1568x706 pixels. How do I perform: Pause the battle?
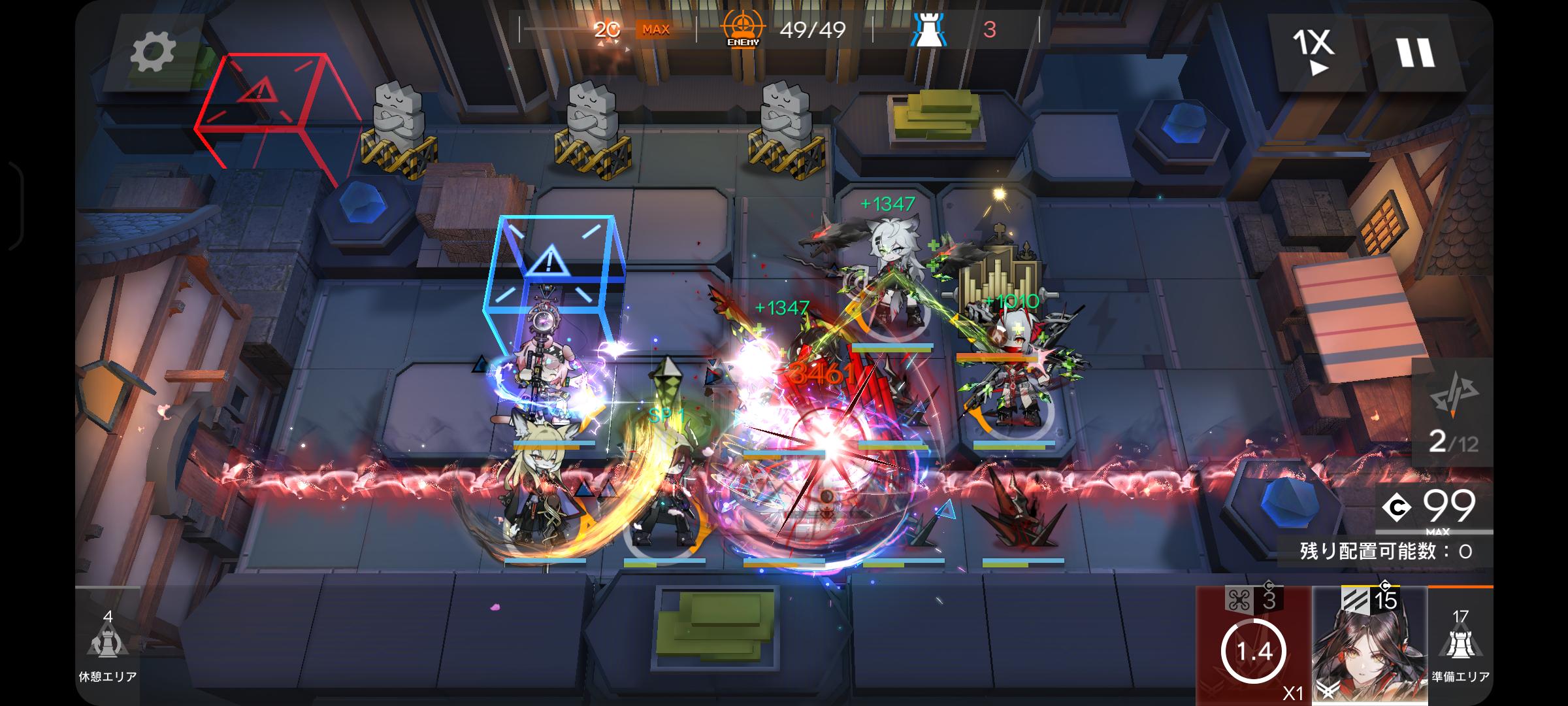pos(1415,52)
